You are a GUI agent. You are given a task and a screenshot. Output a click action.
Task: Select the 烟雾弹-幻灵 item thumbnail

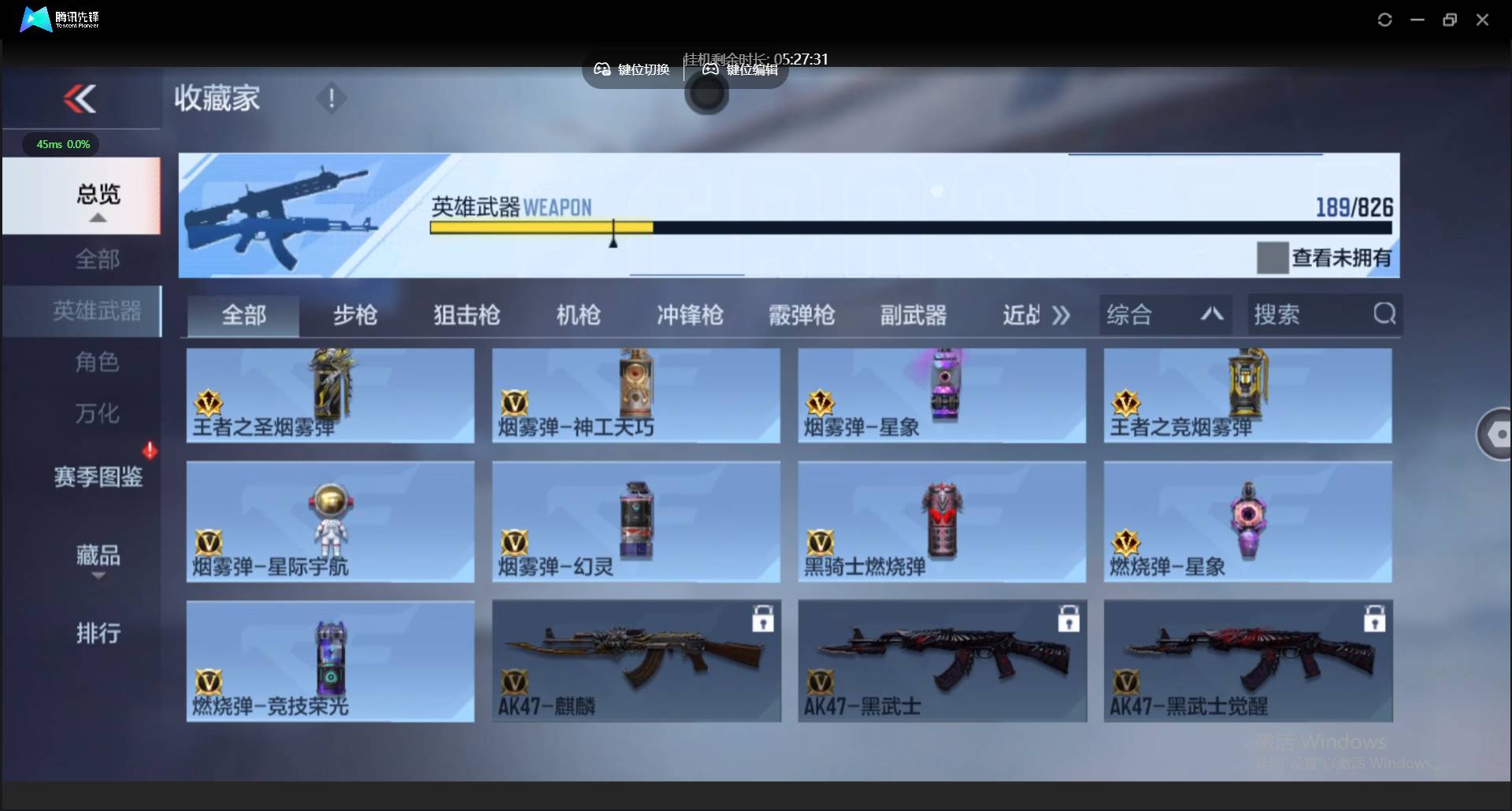636,520
